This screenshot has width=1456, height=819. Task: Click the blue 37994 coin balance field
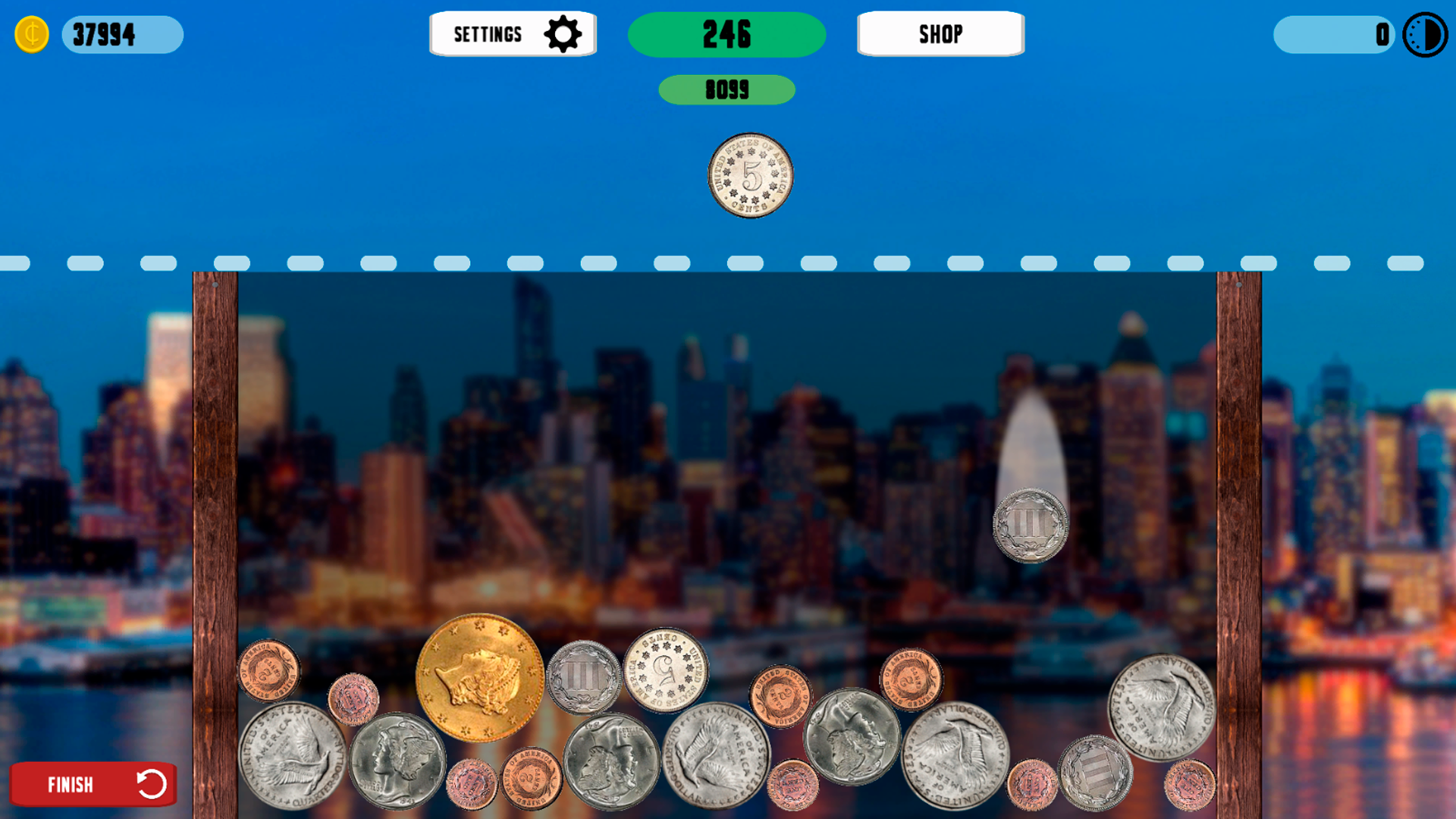(121, 33)
